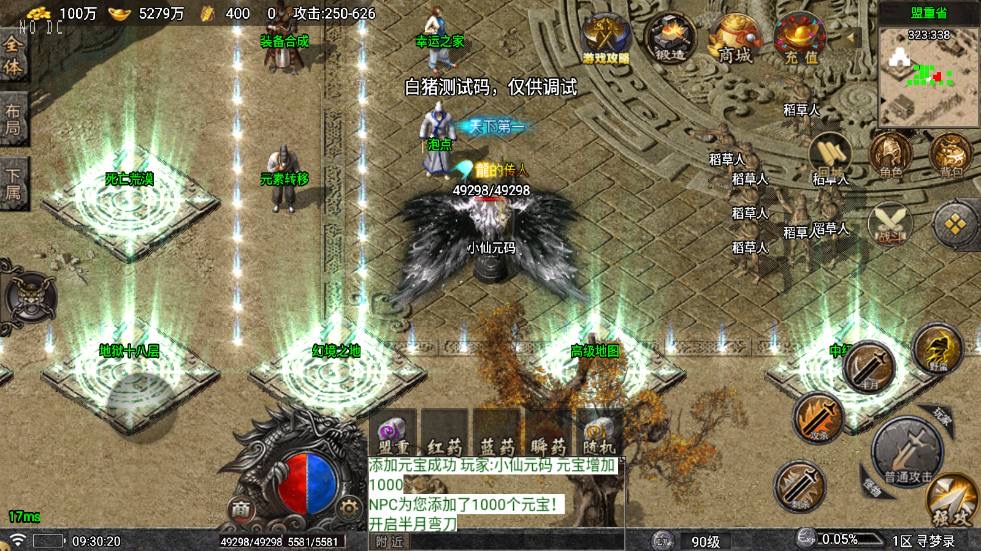Open the 背包 backpack
Viewport: 981px width, 551px height.
(950, 155)
